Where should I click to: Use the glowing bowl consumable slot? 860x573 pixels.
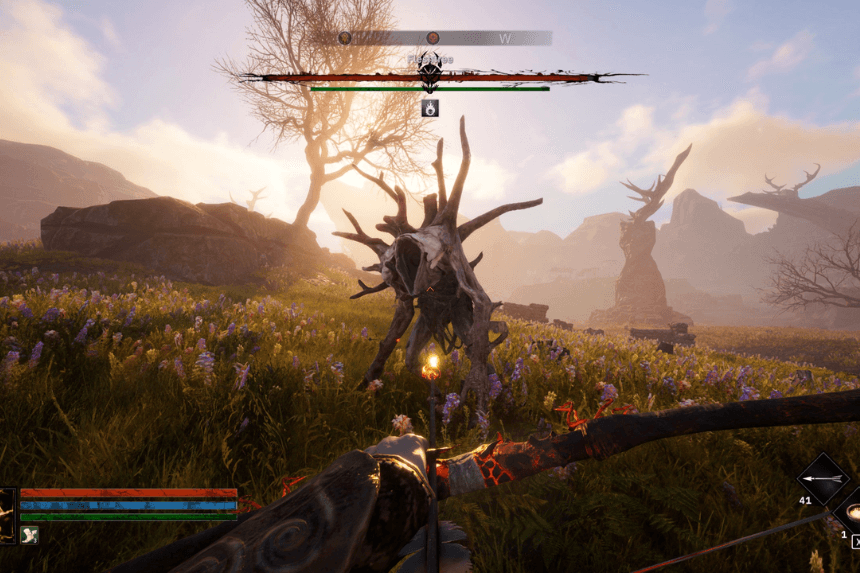(x=852, y=511)
